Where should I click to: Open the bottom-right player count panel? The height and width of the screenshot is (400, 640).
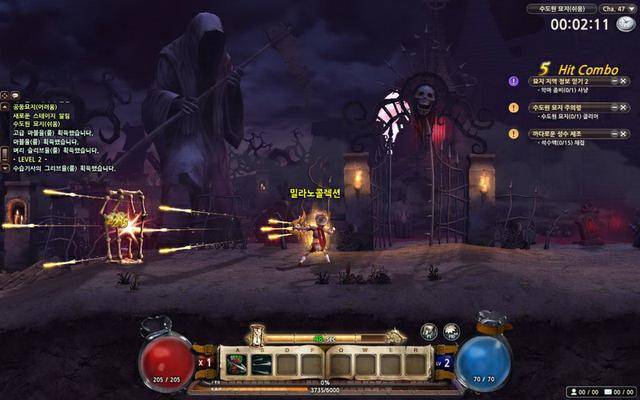point(600,392)
